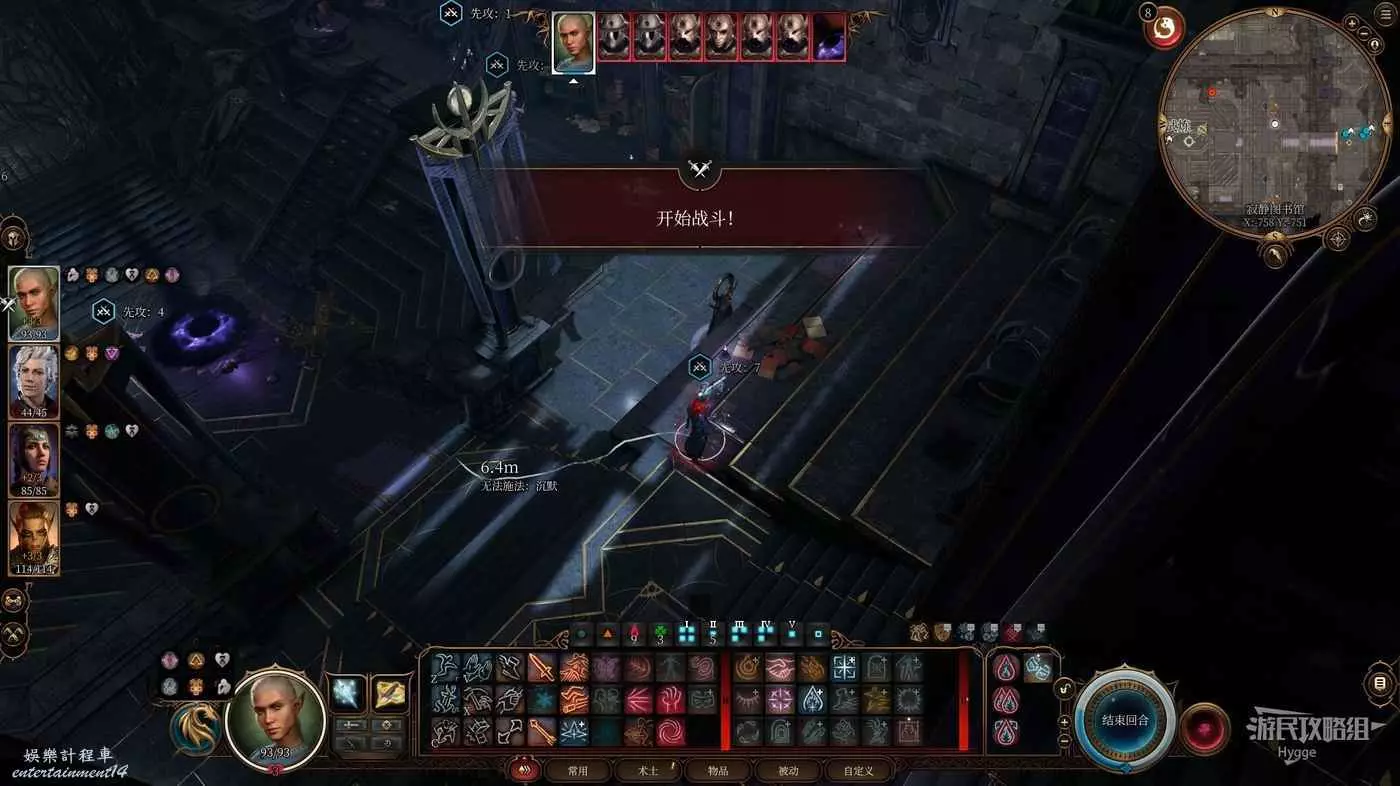Switch to the 常用 hotbar tab
This screenshot has height=786, width=1400.
click(x=577, y=771)
